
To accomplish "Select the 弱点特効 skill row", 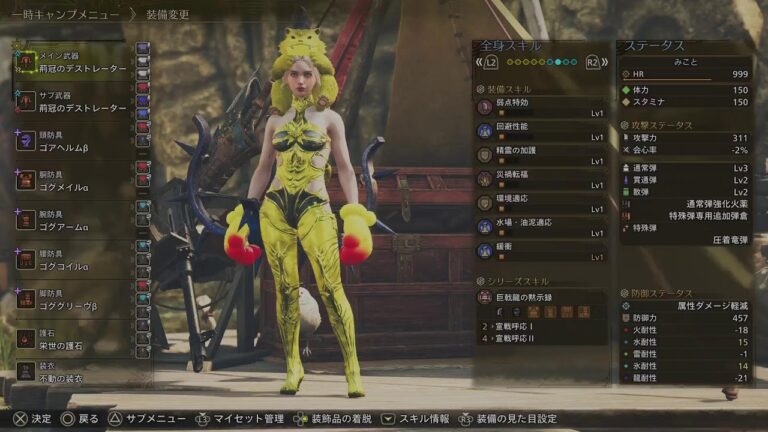I will click(542, 106).
